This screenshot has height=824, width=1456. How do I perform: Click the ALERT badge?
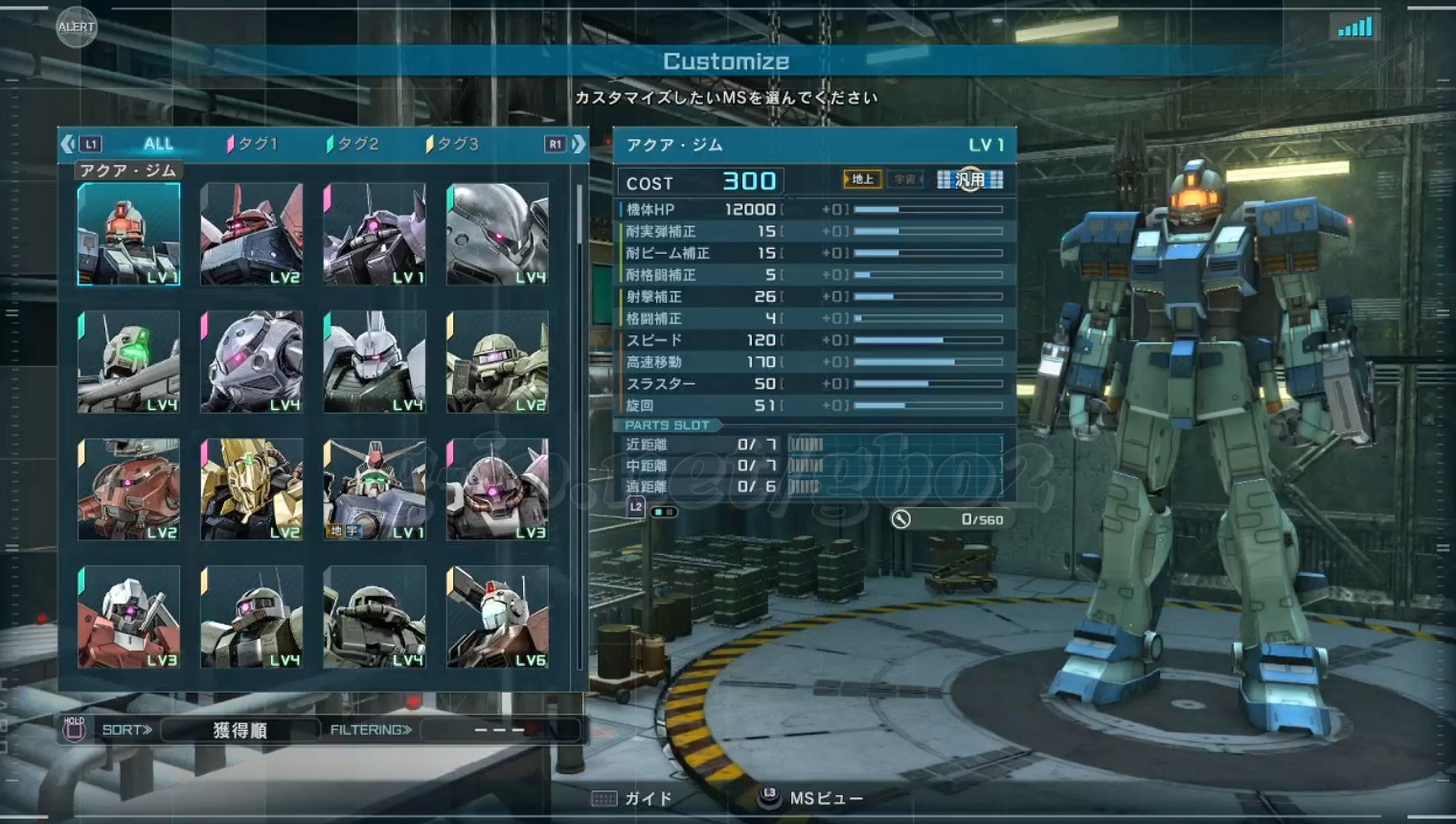click(x=76, y=27)
